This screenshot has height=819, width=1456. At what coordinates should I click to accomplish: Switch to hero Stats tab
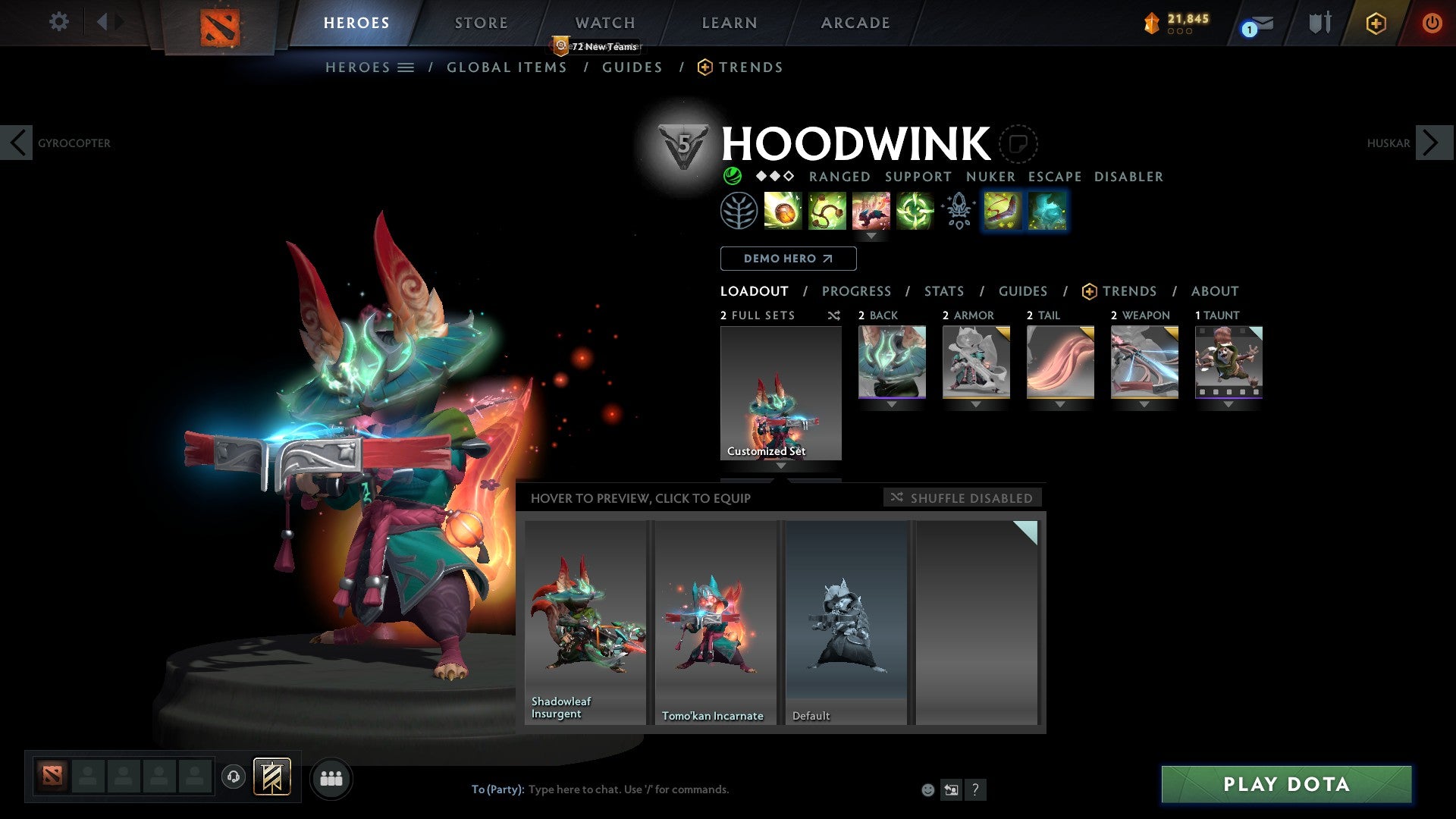click(x=943, y=291)
